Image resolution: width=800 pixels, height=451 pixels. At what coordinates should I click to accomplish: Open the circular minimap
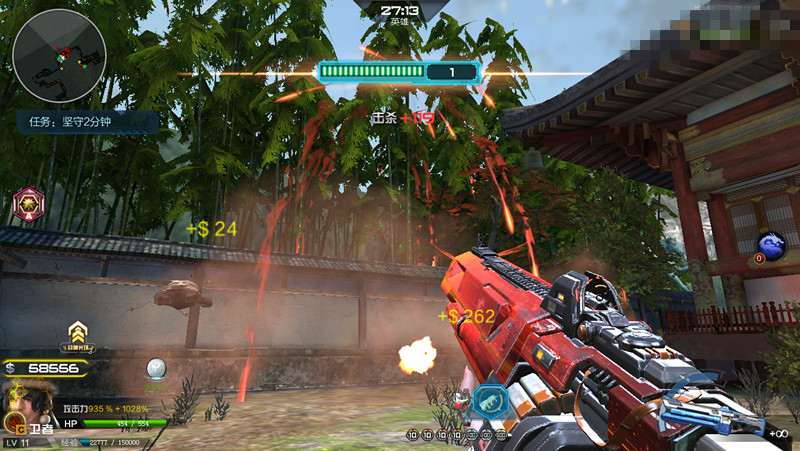click(x=59, y=55)
